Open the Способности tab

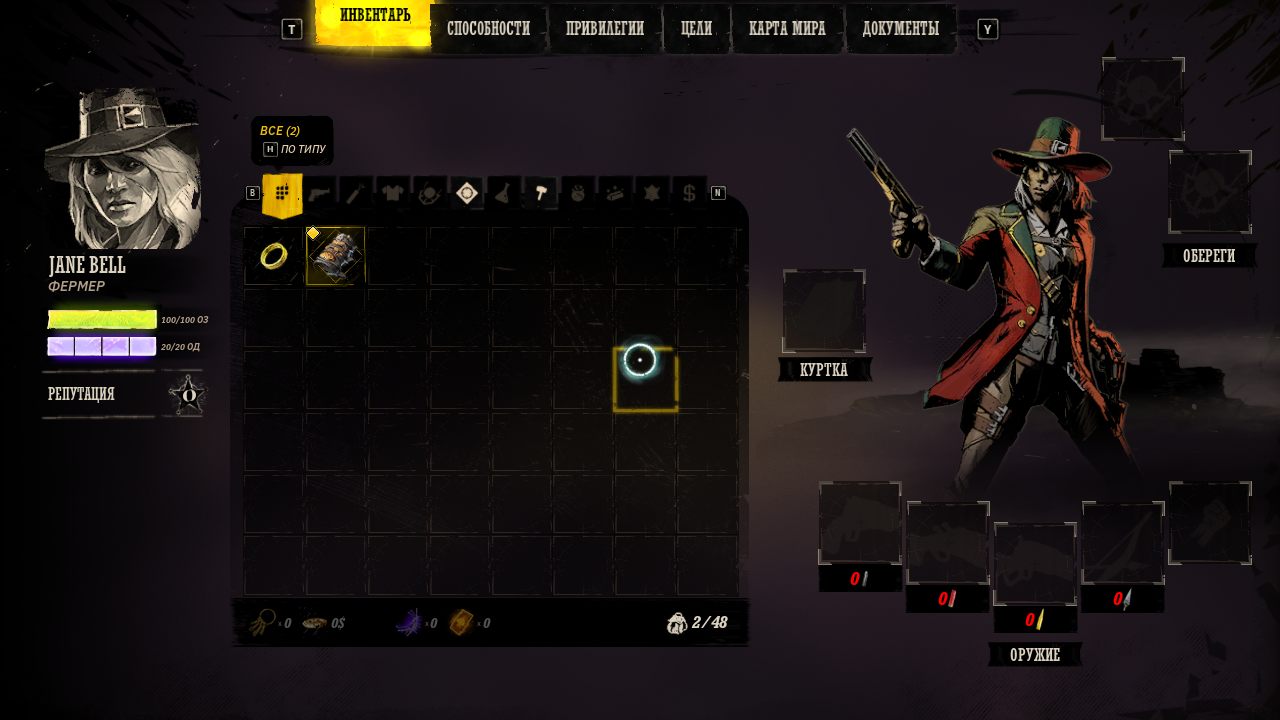(x=488, y=29)
